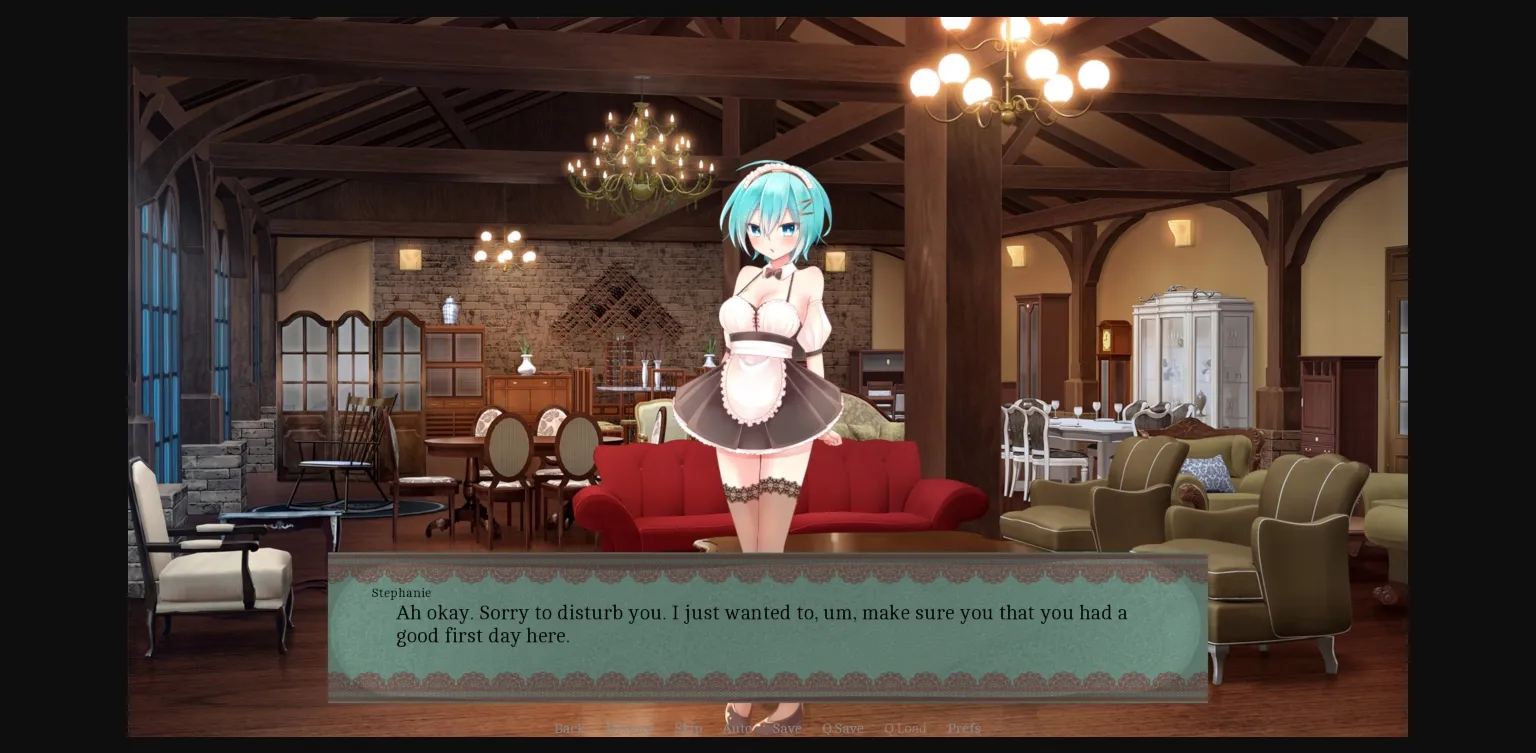Click the Q.Save label in the quick menu
The image size is (1536, 753).
coord(842,728)
